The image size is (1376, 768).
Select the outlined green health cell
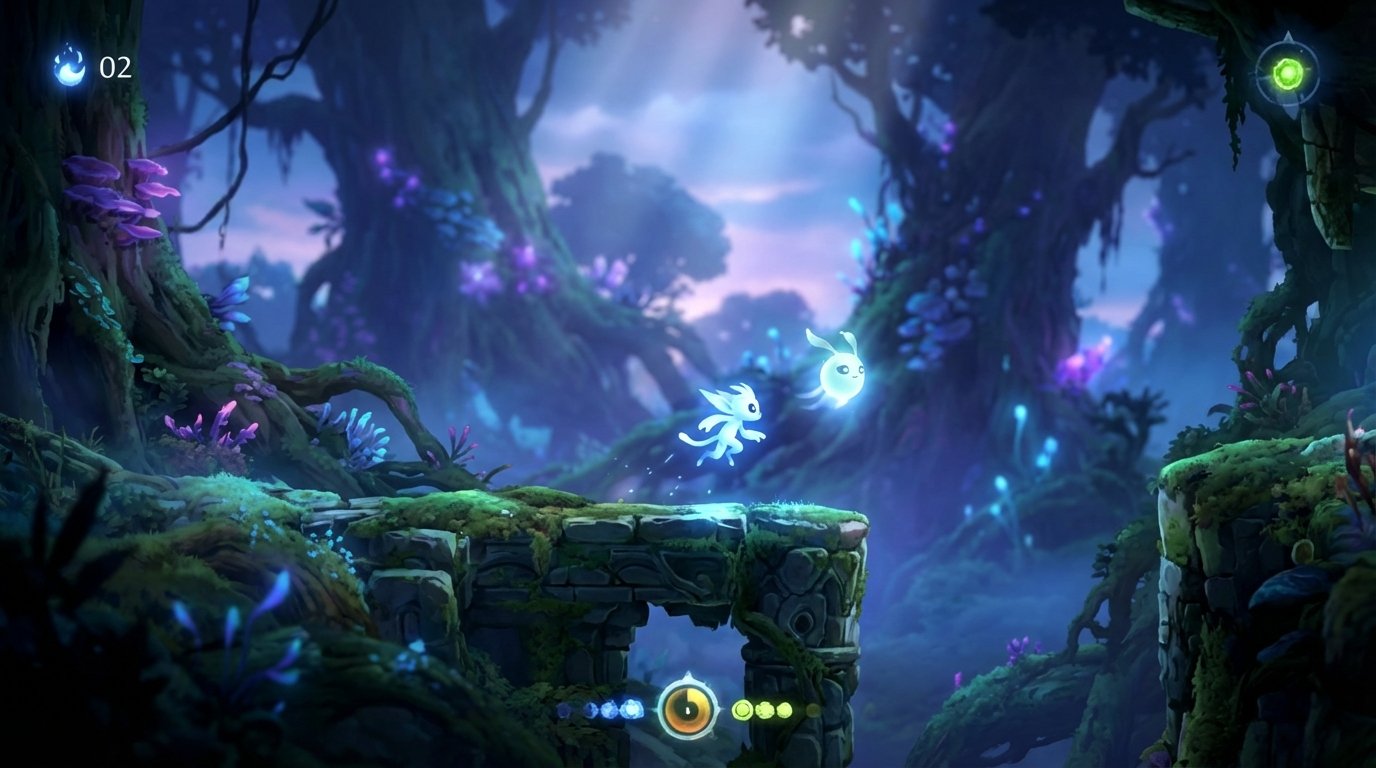pos(744,710)
